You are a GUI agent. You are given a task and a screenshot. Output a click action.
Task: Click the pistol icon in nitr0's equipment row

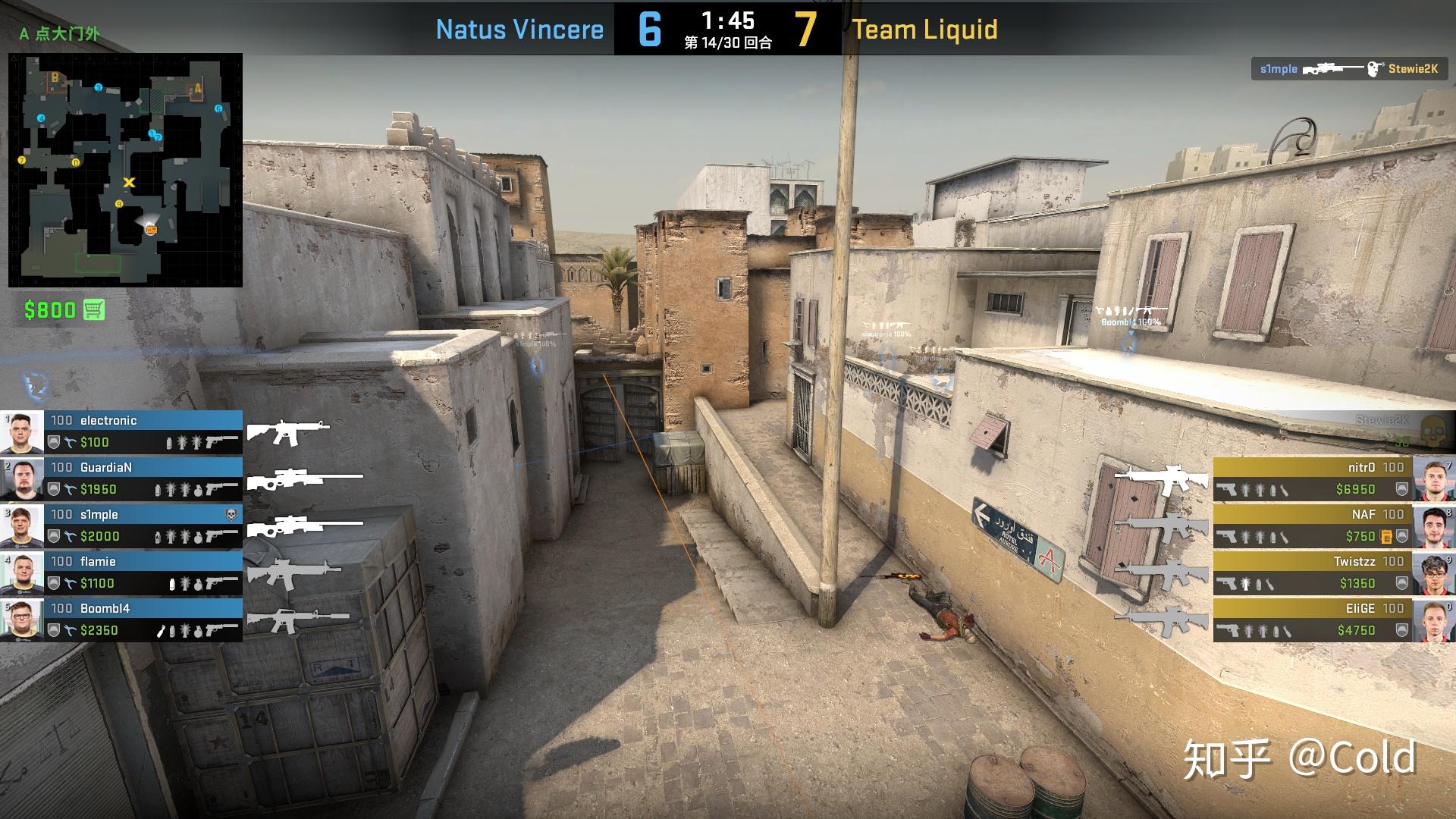coord(1227,489)
